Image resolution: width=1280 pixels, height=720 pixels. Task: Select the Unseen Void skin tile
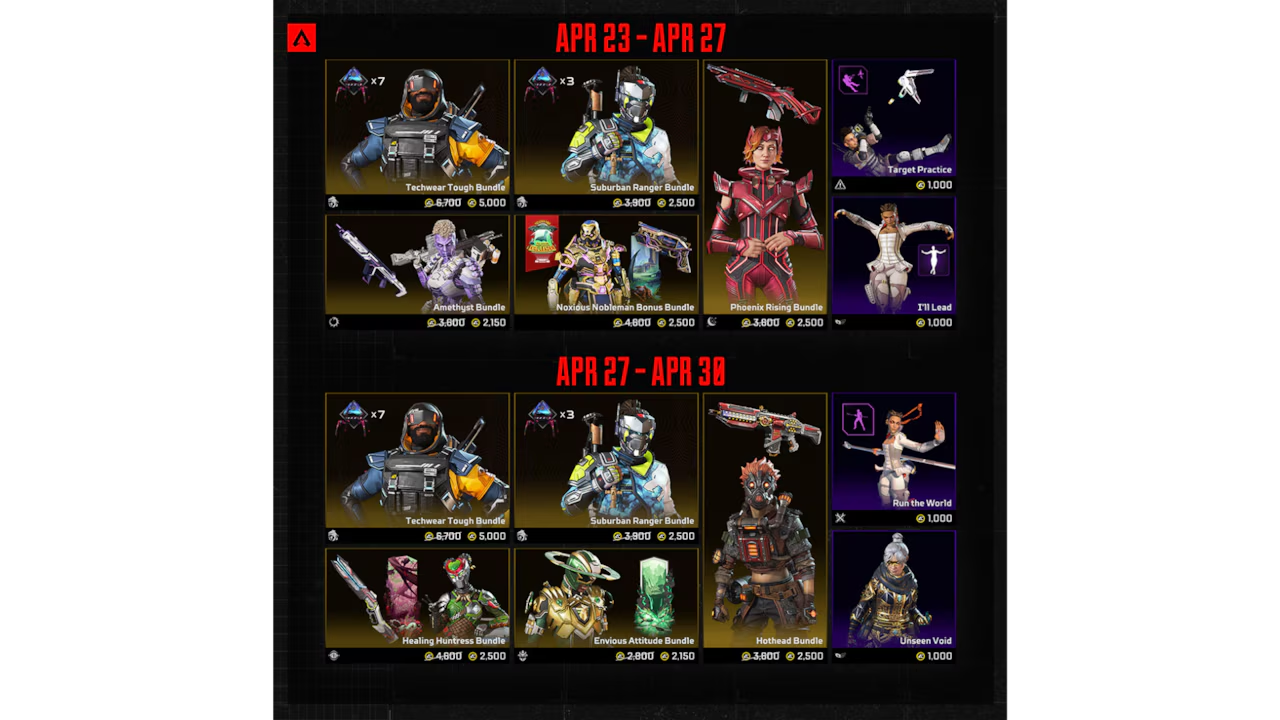point(893,589)
